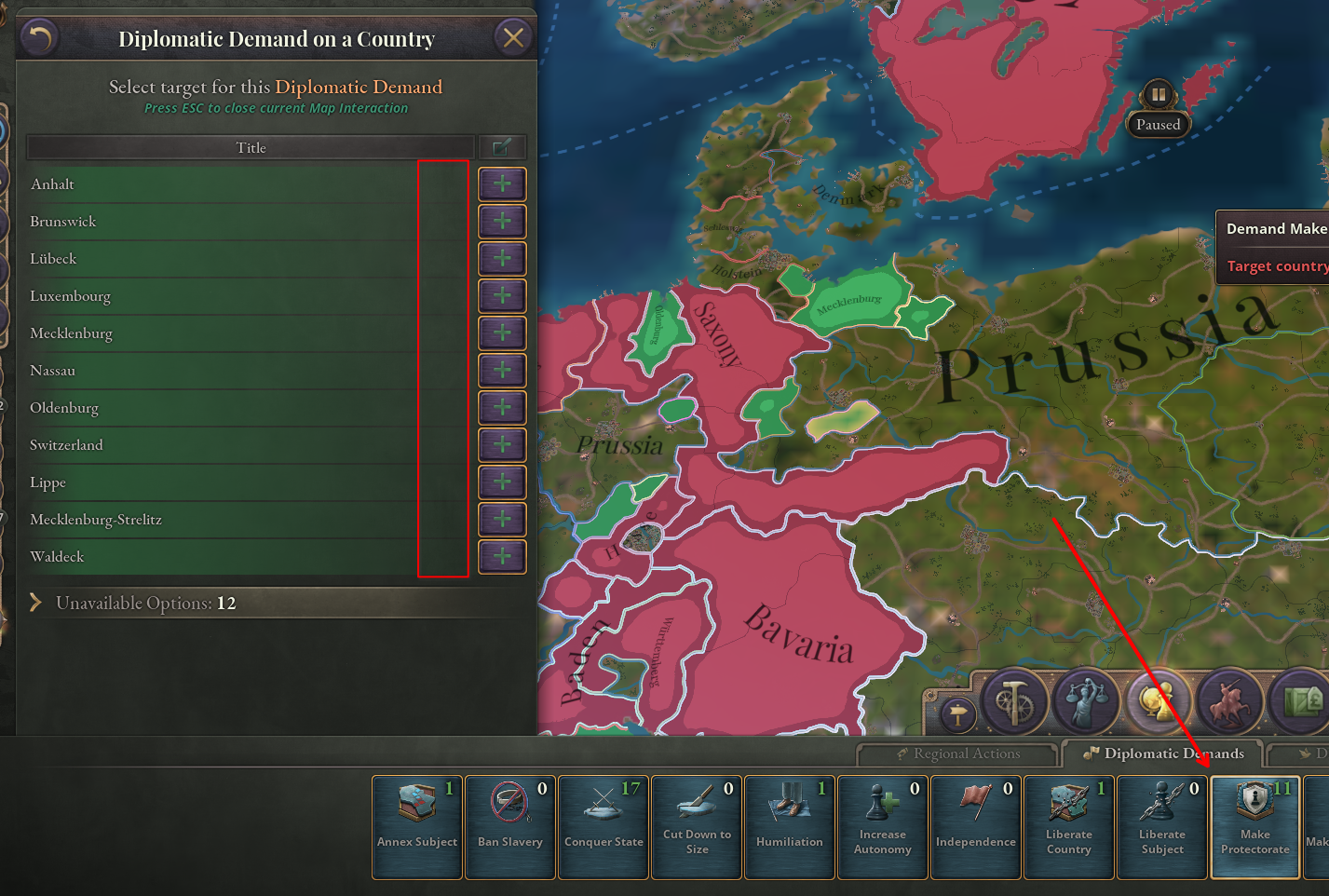Open the Production map lens
The height and width of the screenshot is (896, 1329).
click(x=1014, y=701)
